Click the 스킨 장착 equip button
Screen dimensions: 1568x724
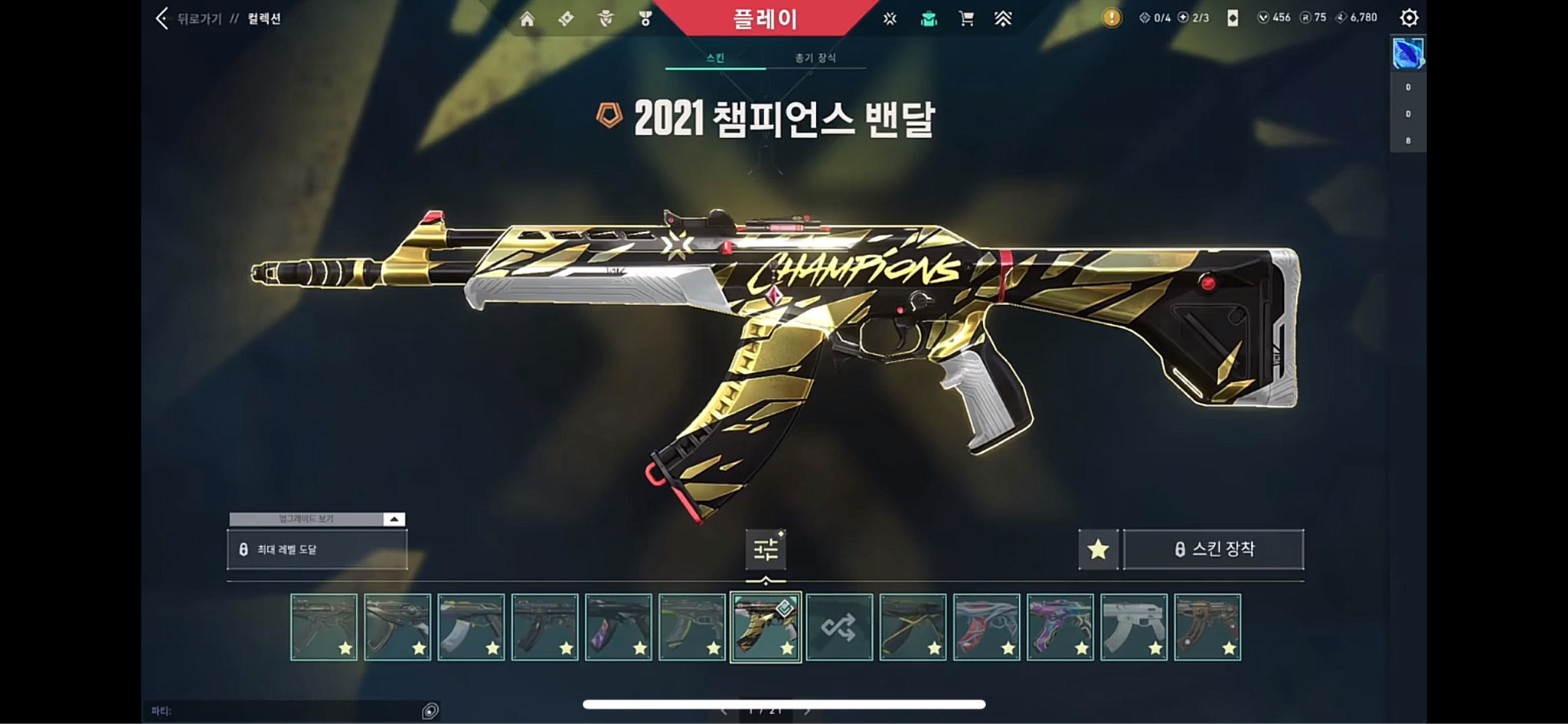(x=1213, y=549)
